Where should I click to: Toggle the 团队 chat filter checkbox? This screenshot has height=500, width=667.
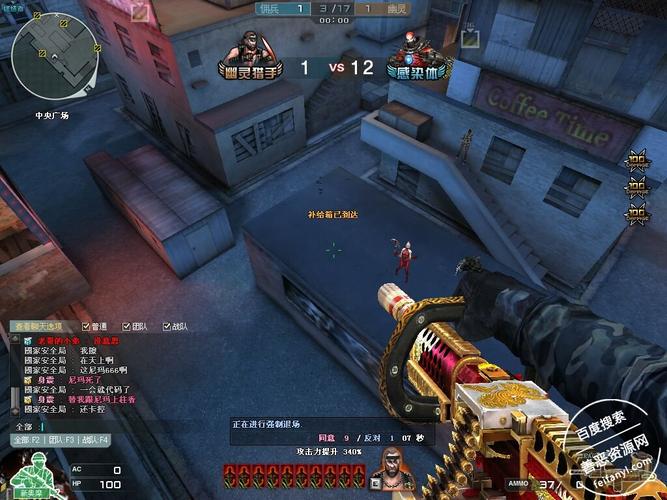pyautogui.click(x=125, y=326)
